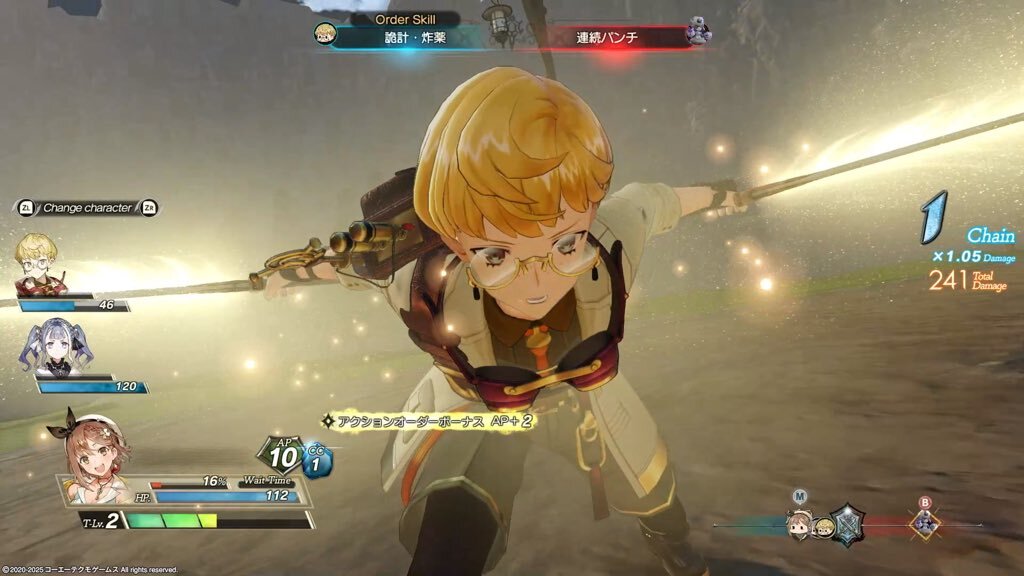Click the enemy marker on the turn timeline
This screenshot has height=576, width=1024.
click(924, 523)
